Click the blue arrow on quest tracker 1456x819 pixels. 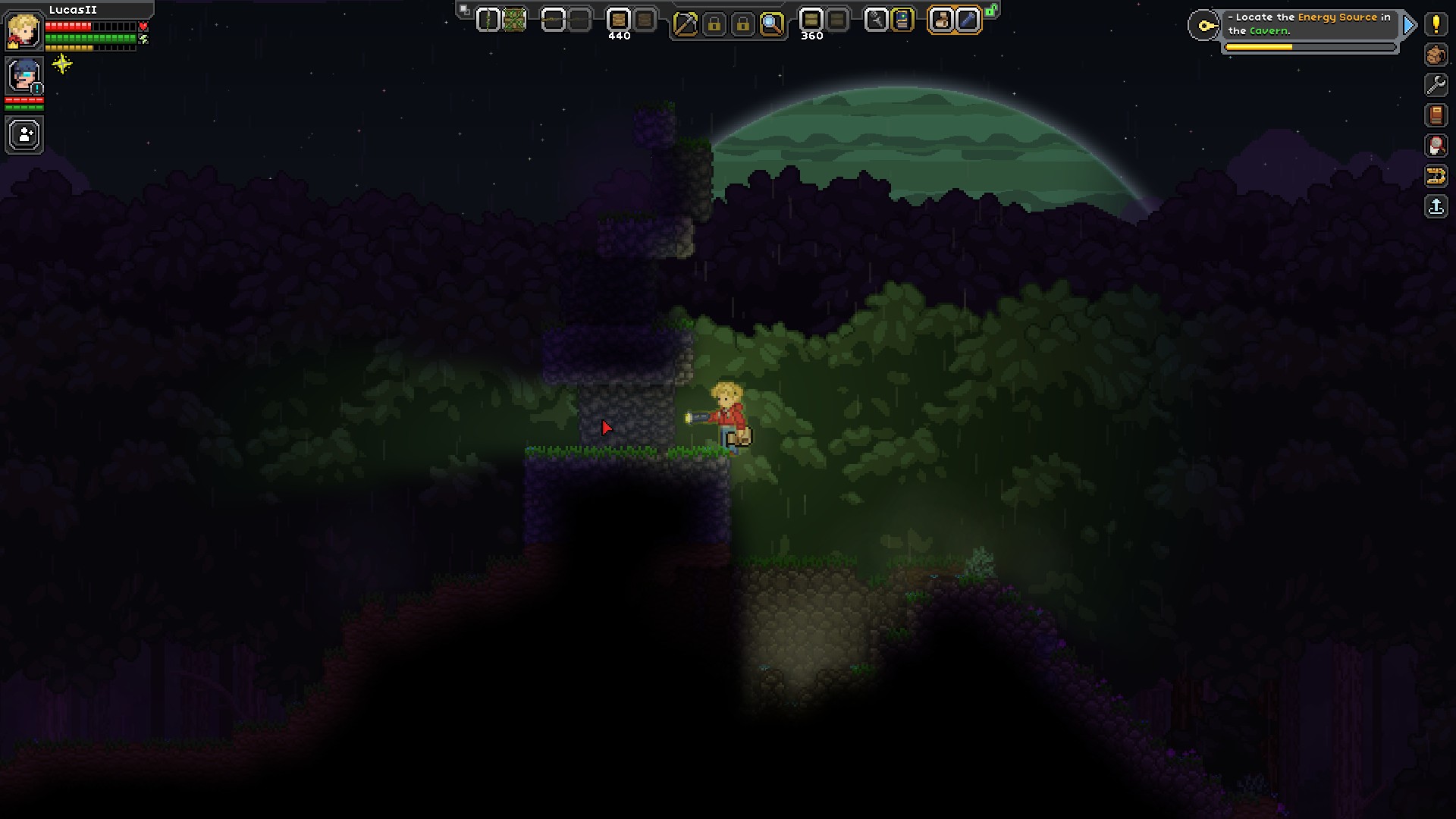pos(1409,26)
